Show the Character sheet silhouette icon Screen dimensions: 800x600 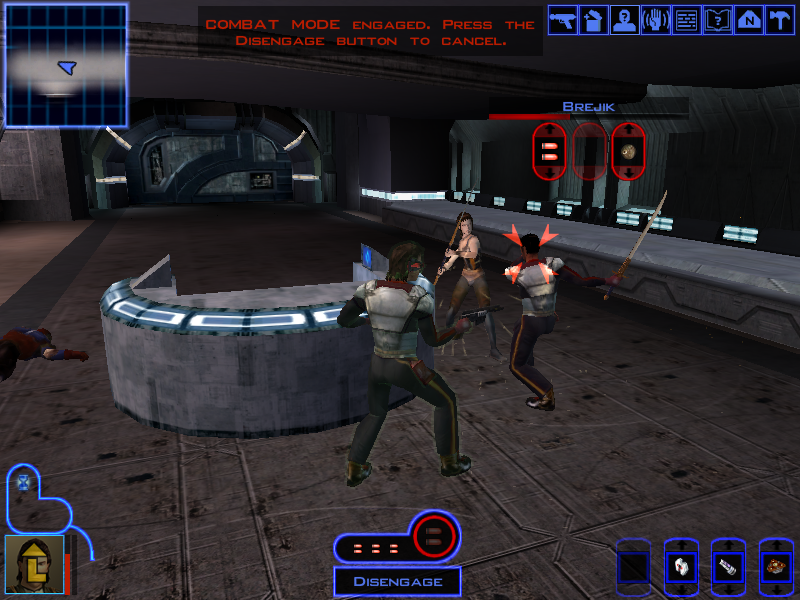click(624, 20)
